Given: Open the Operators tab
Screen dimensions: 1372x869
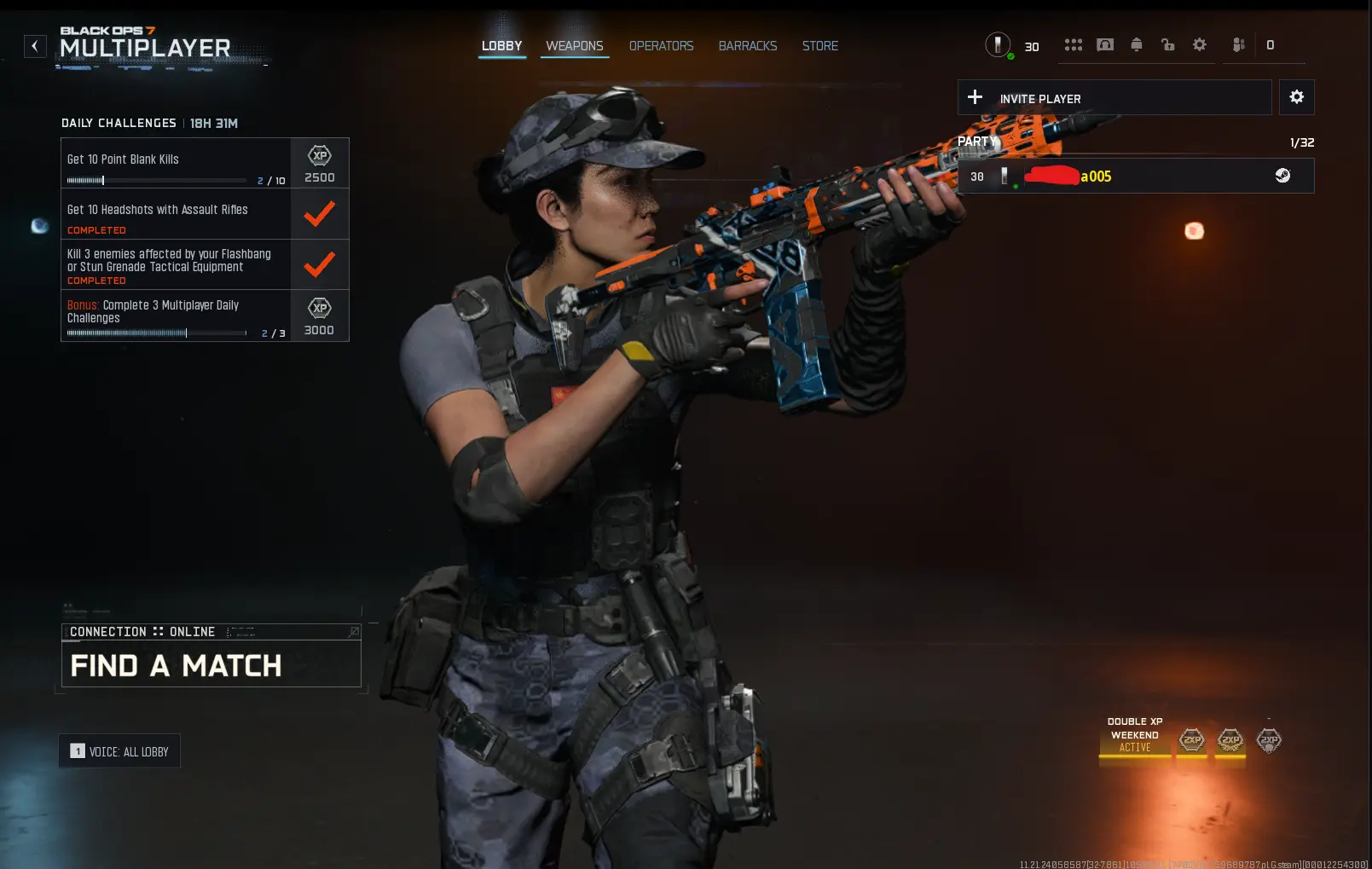Looking at the screenshot, I should click(x=661, y=46).
